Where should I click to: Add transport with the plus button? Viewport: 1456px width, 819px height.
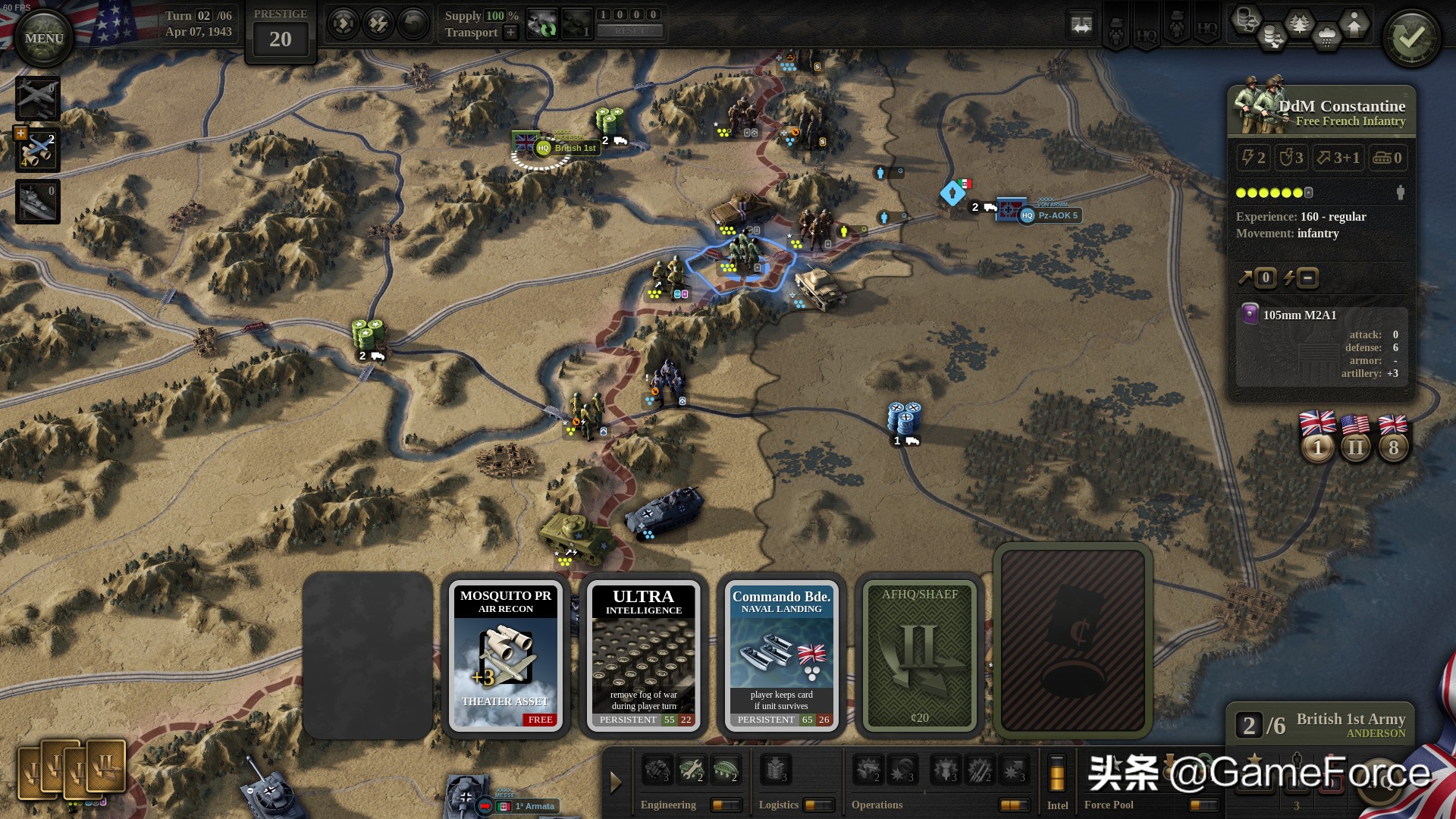510,33
